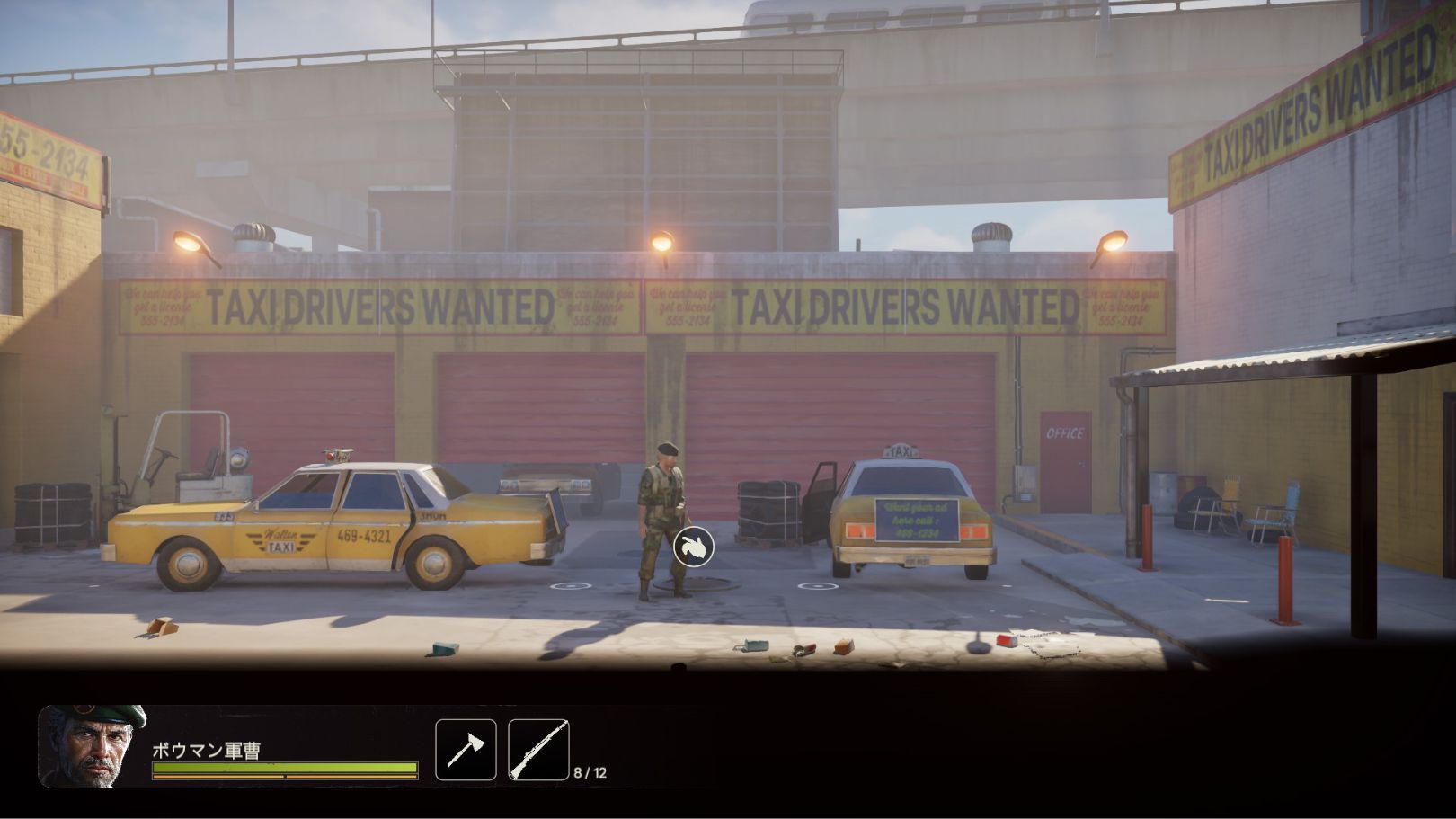Click Sergeant Bowman's character portrait
1456x819 pixels.
pos(92,746)
